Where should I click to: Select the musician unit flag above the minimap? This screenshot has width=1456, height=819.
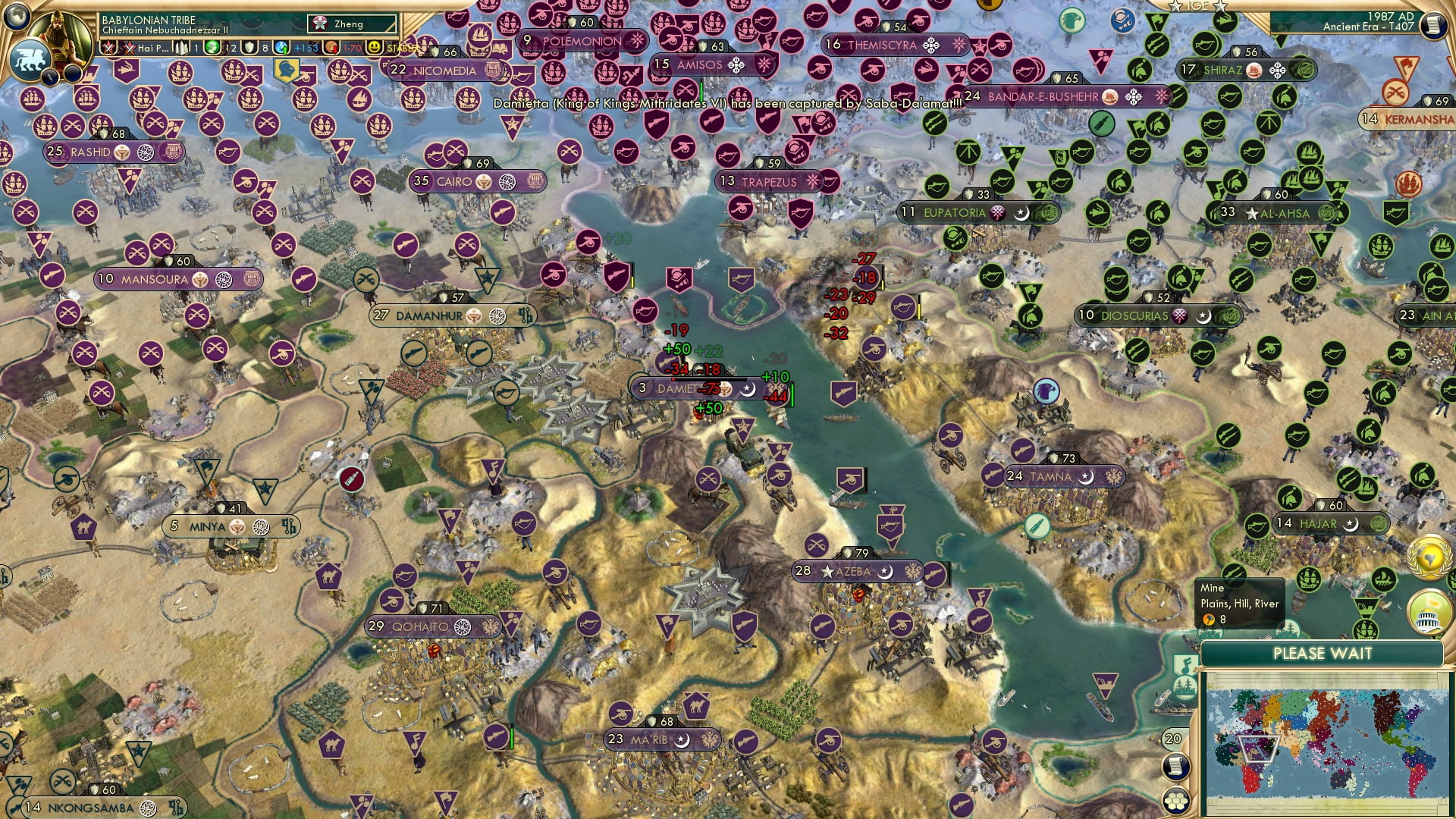click(x=1185, y=664)
